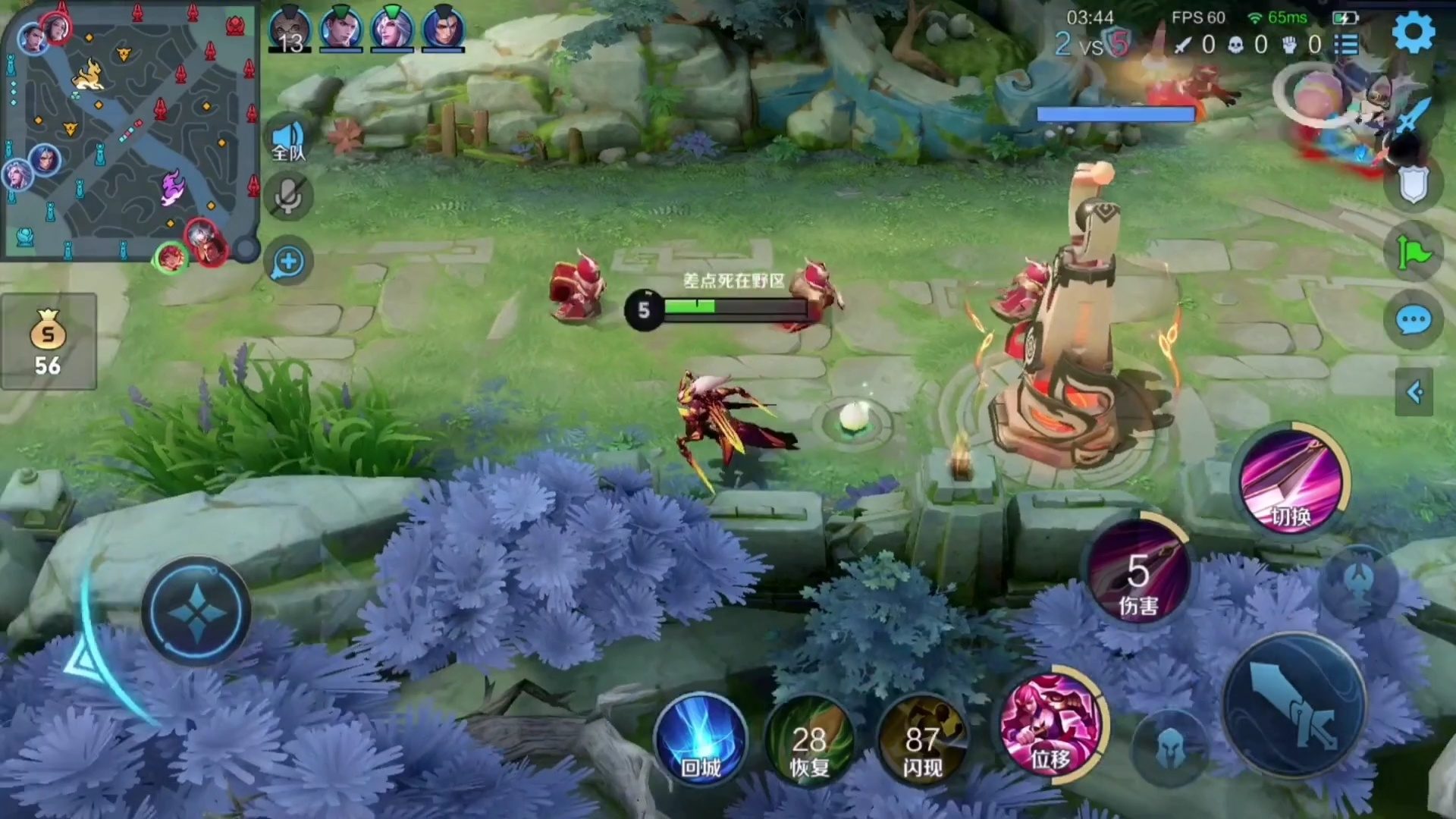Tap the helmet target-hero button
Viewport: 1456px width, 819px height.
1169,748
